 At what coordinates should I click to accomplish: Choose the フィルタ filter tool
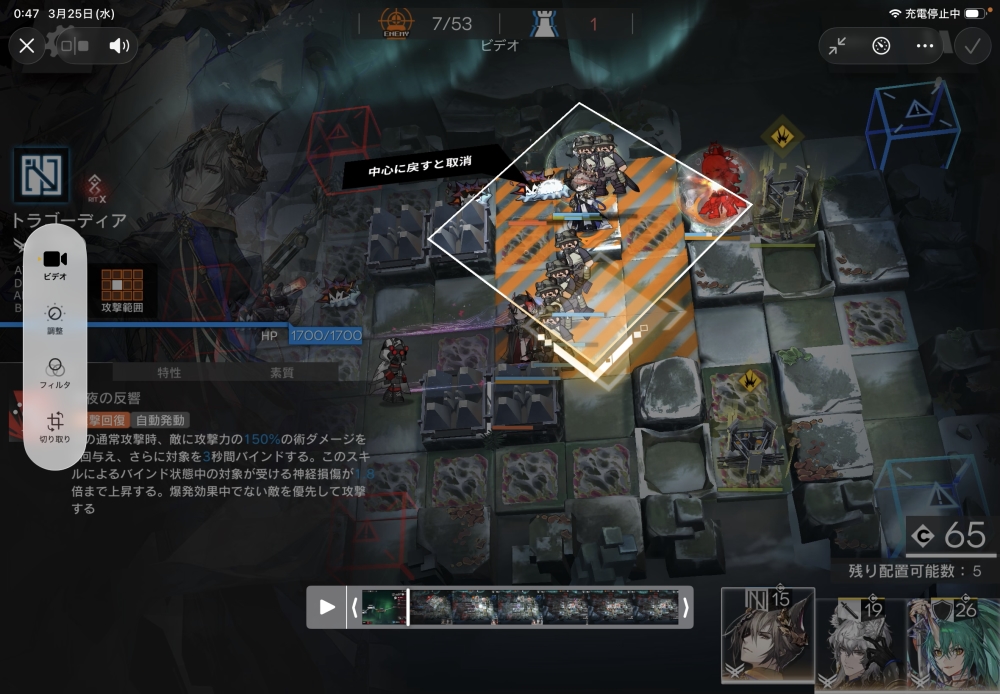[55, 373]
